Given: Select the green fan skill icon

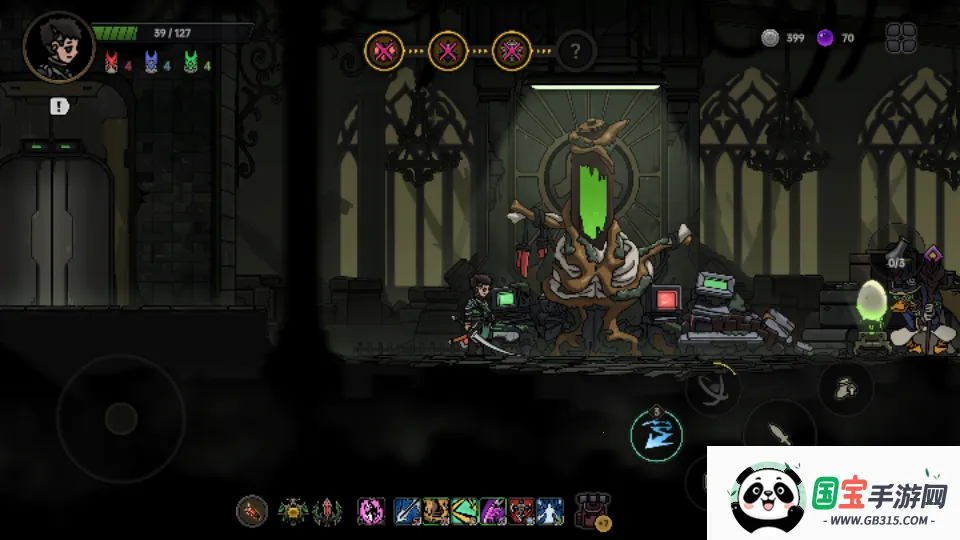Looking at the screenshot, I should [464, 511].
